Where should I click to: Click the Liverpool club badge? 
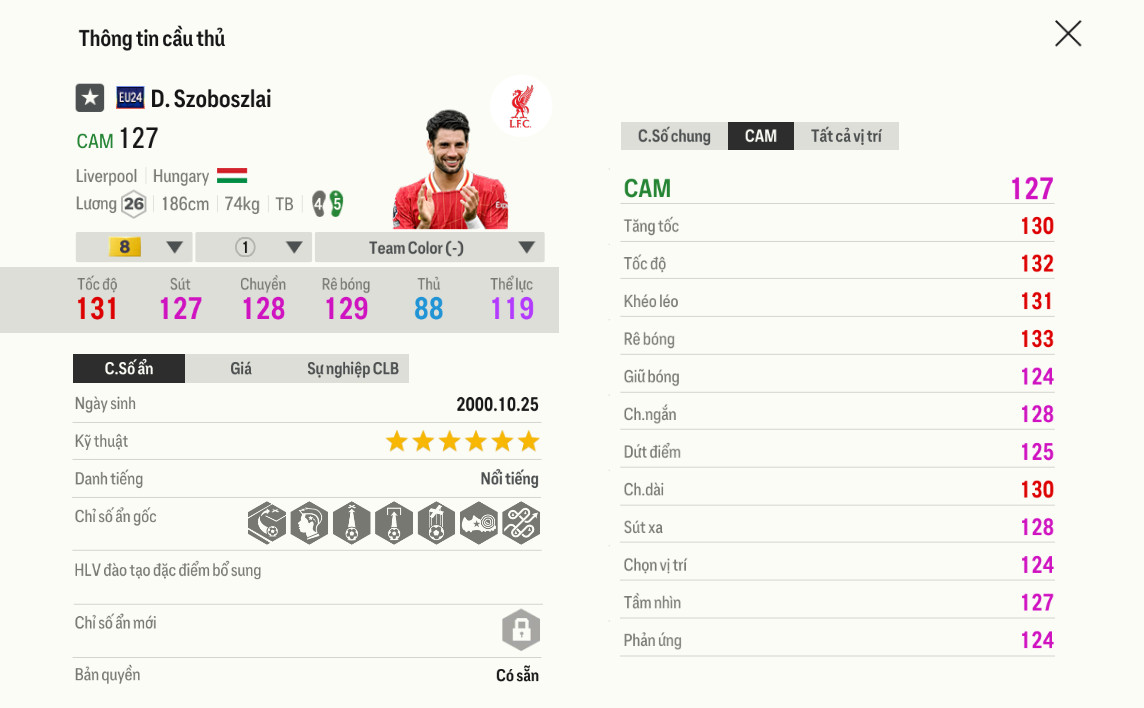(520, 106)
